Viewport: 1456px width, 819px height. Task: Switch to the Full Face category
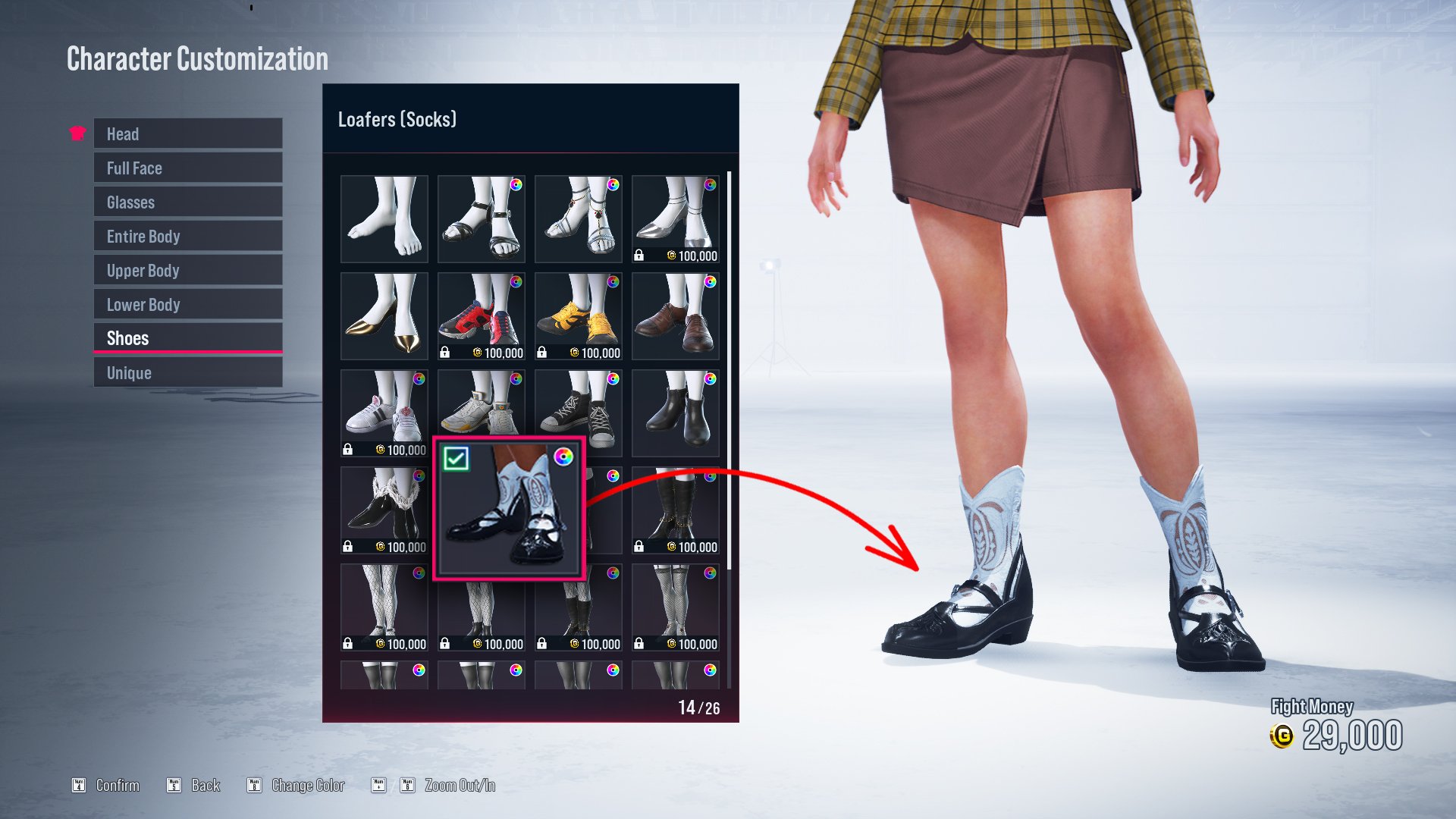187,168
